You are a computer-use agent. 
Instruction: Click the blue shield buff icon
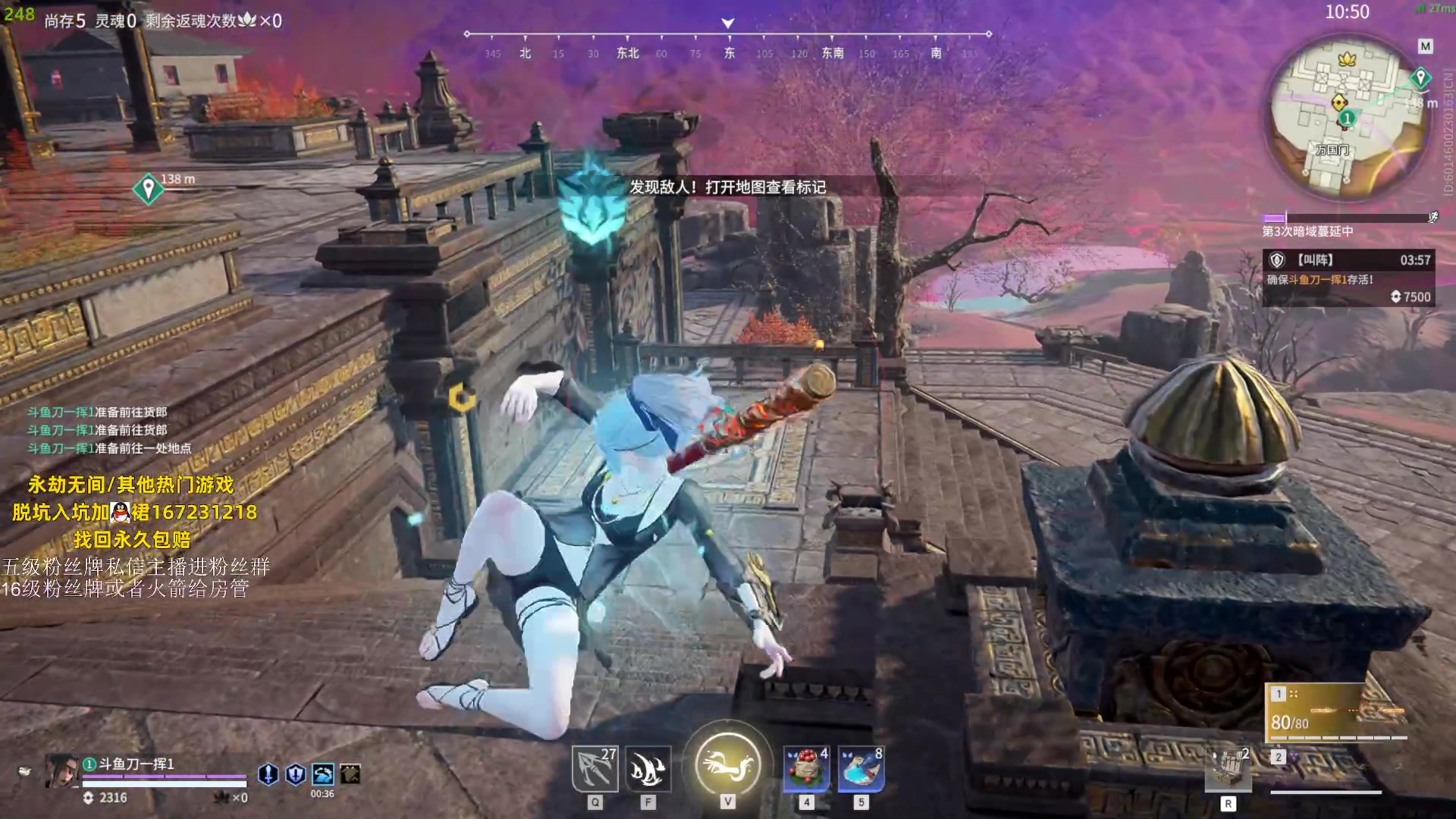click(295, 773)
